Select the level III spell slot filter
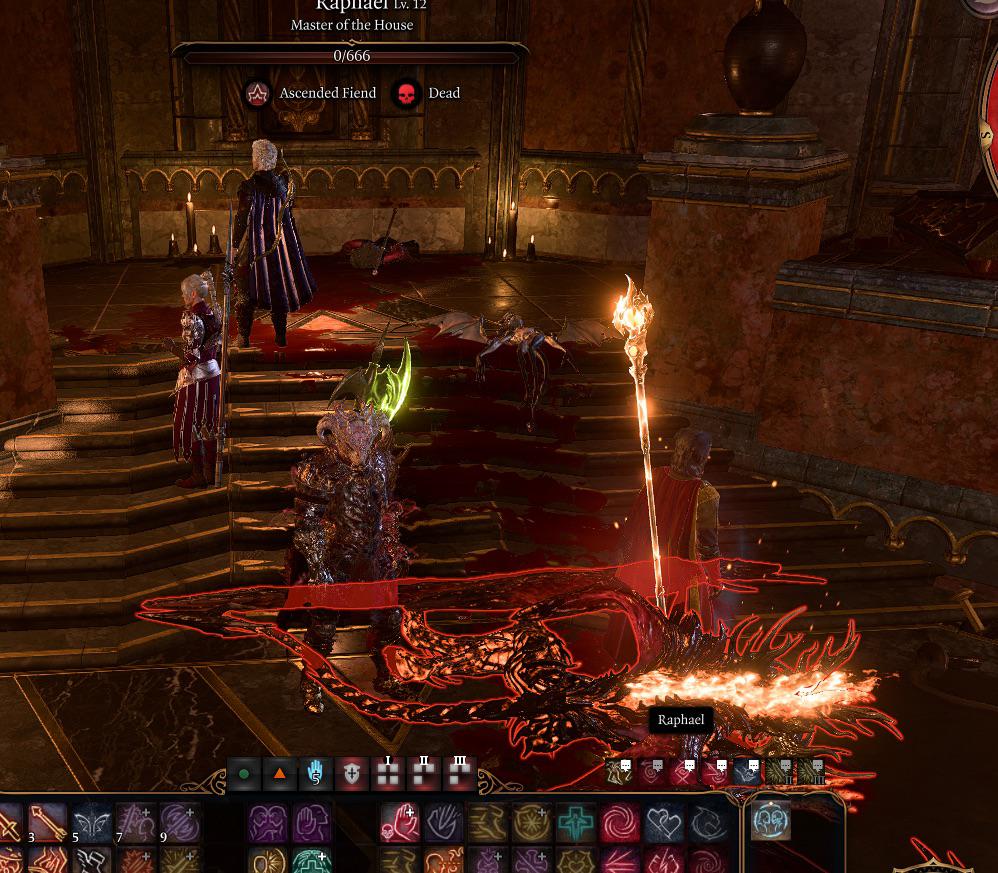The width and height of the screenshot is (998, 873). pos(460,774)
